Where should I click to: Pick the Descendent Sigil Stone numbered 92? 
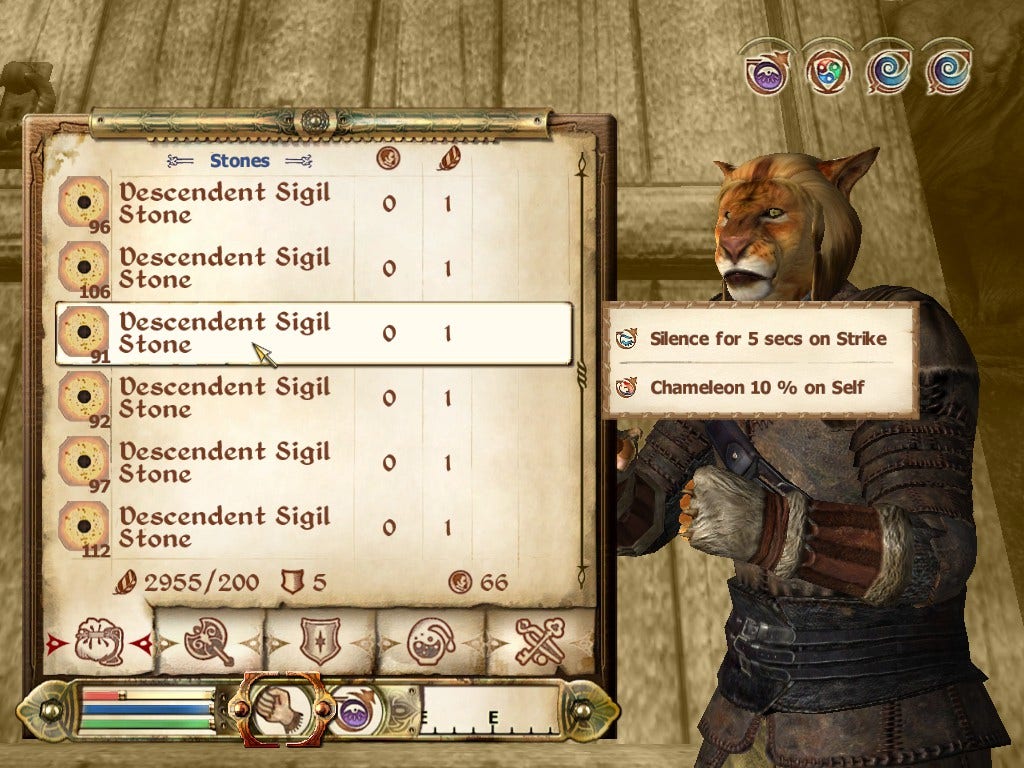225,397
